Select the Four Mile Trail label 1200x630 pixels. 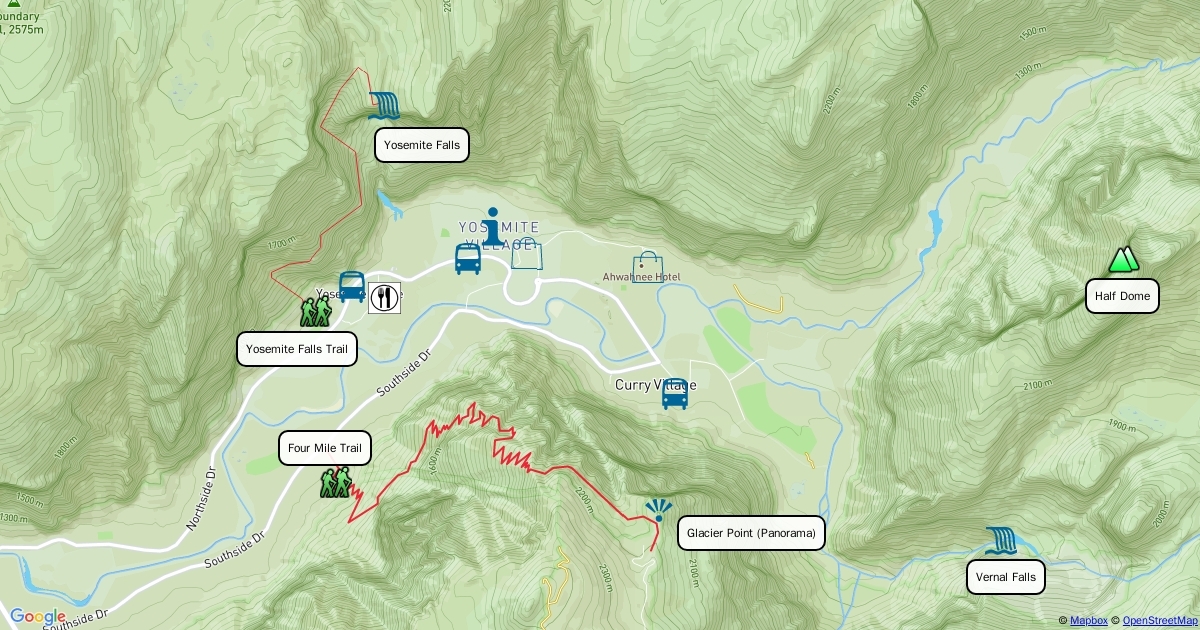pos(324,448)
